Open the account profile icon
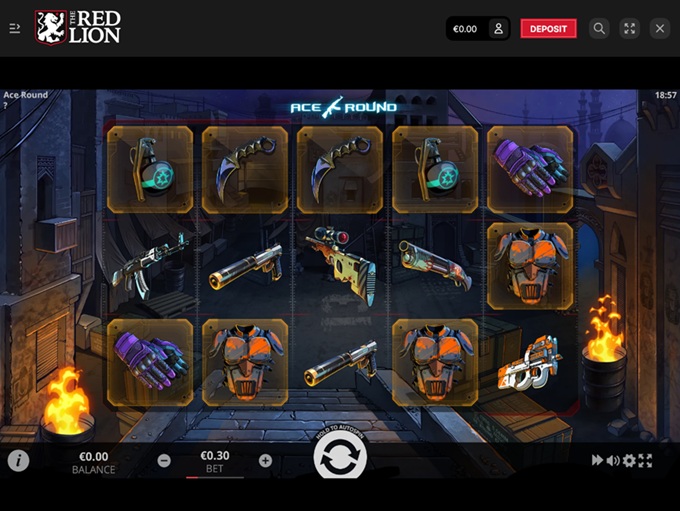Viewport: 680px width, 511px height. pos(498,29)
